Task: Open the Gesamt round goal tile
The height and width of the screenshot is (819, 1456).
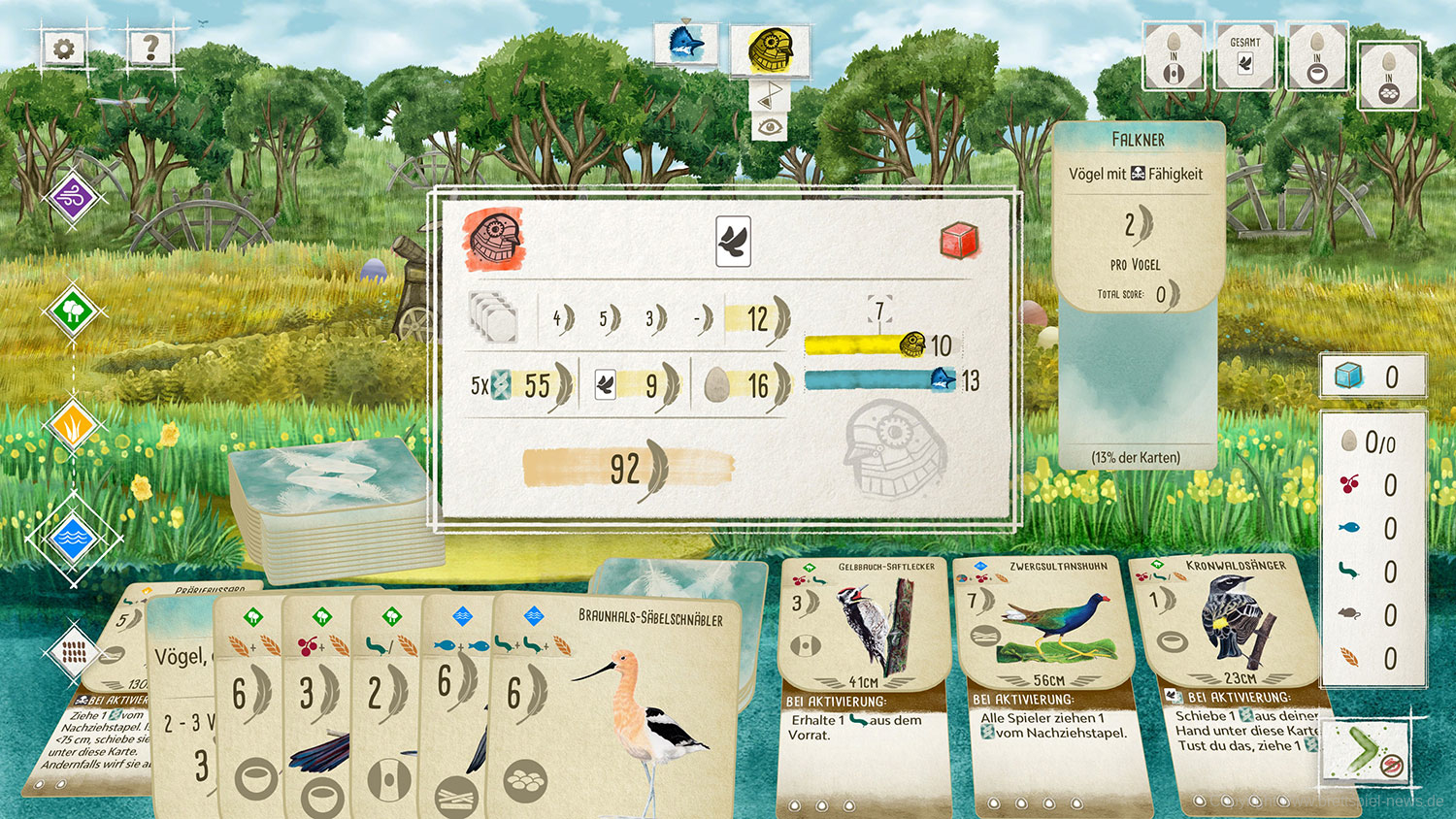Action: (x=1244, y=56)
